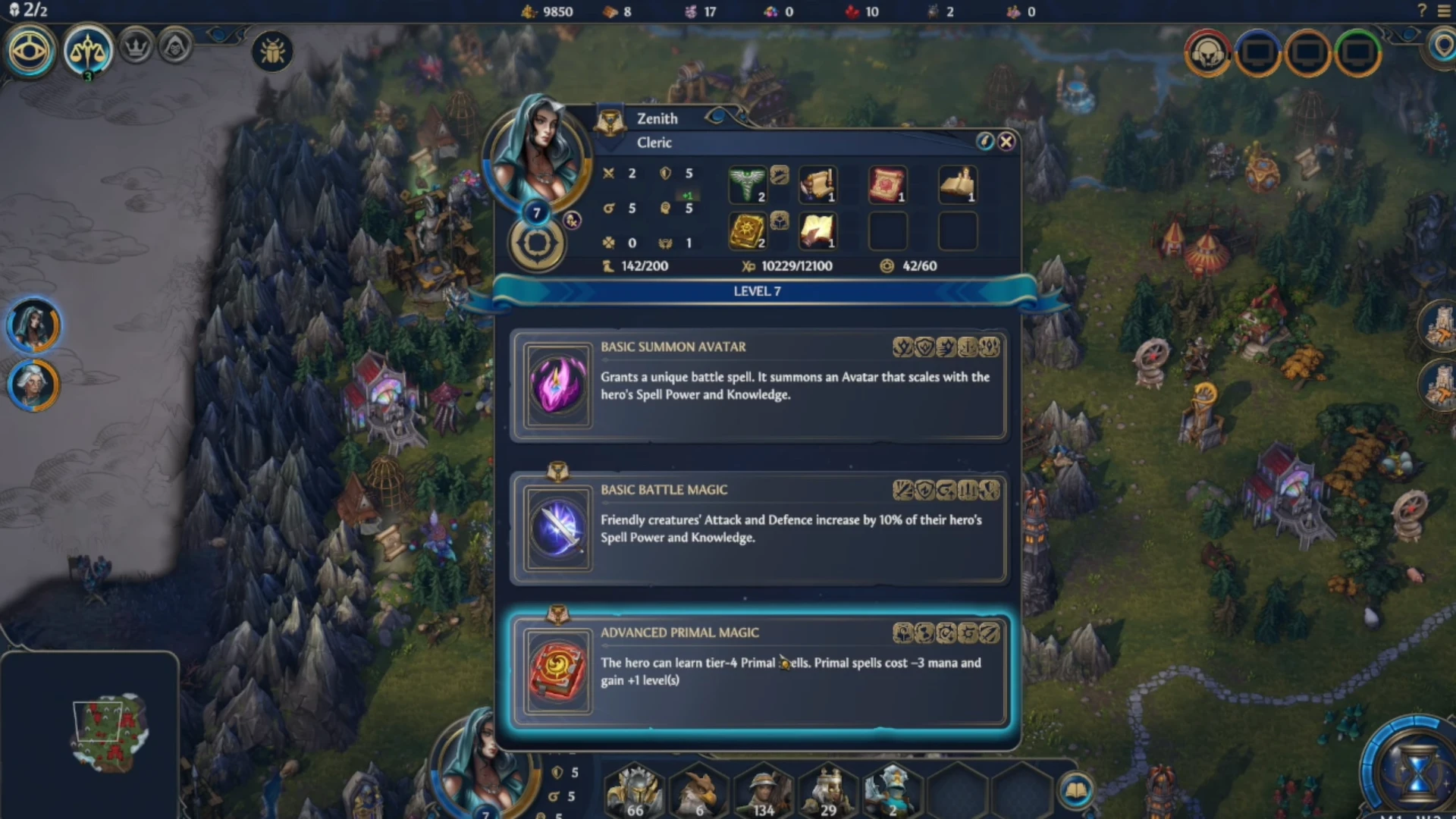Select the bug report beetle icon
Viewport: 1456px width, 819px height.
tap(272, 52)
